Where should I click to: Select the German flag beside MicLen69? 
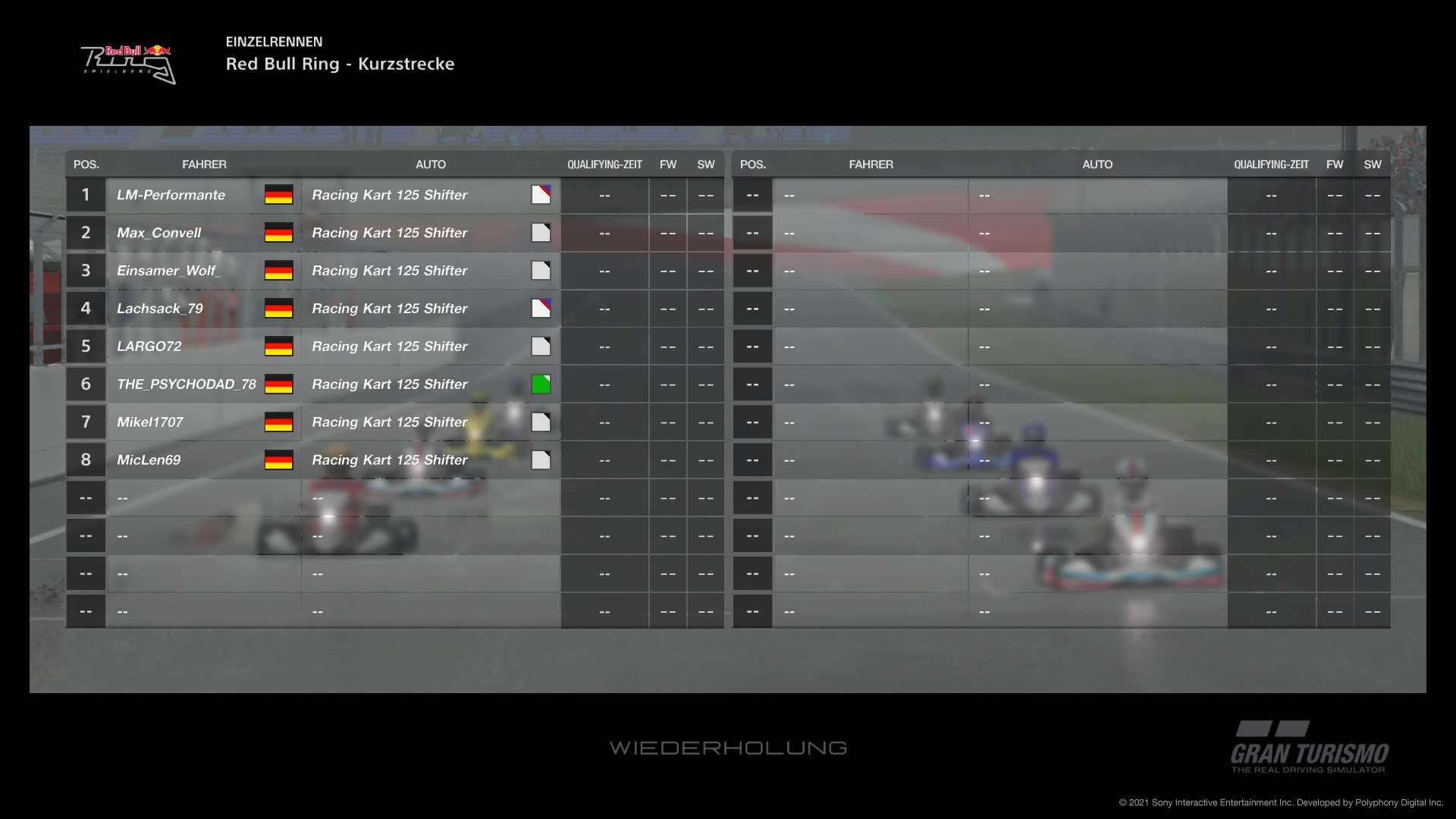278,460
